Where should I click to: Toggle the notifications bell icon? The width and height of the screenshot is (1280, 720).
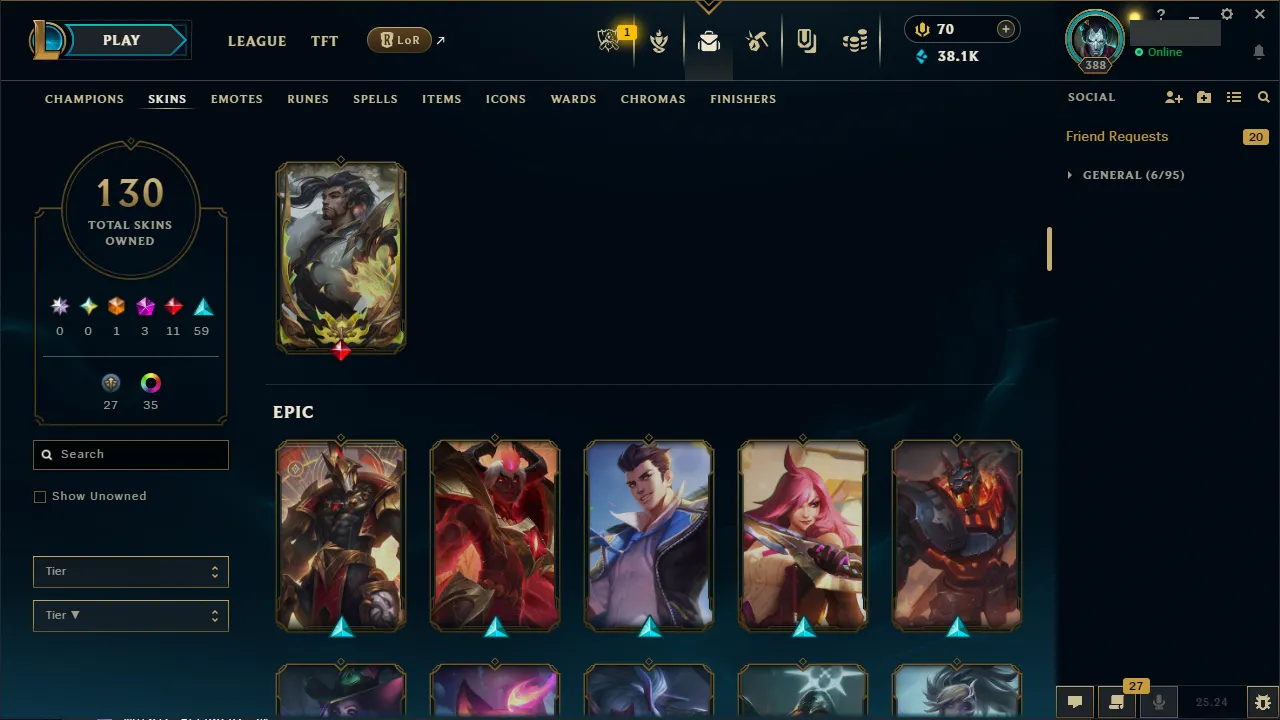[1258, 52]
